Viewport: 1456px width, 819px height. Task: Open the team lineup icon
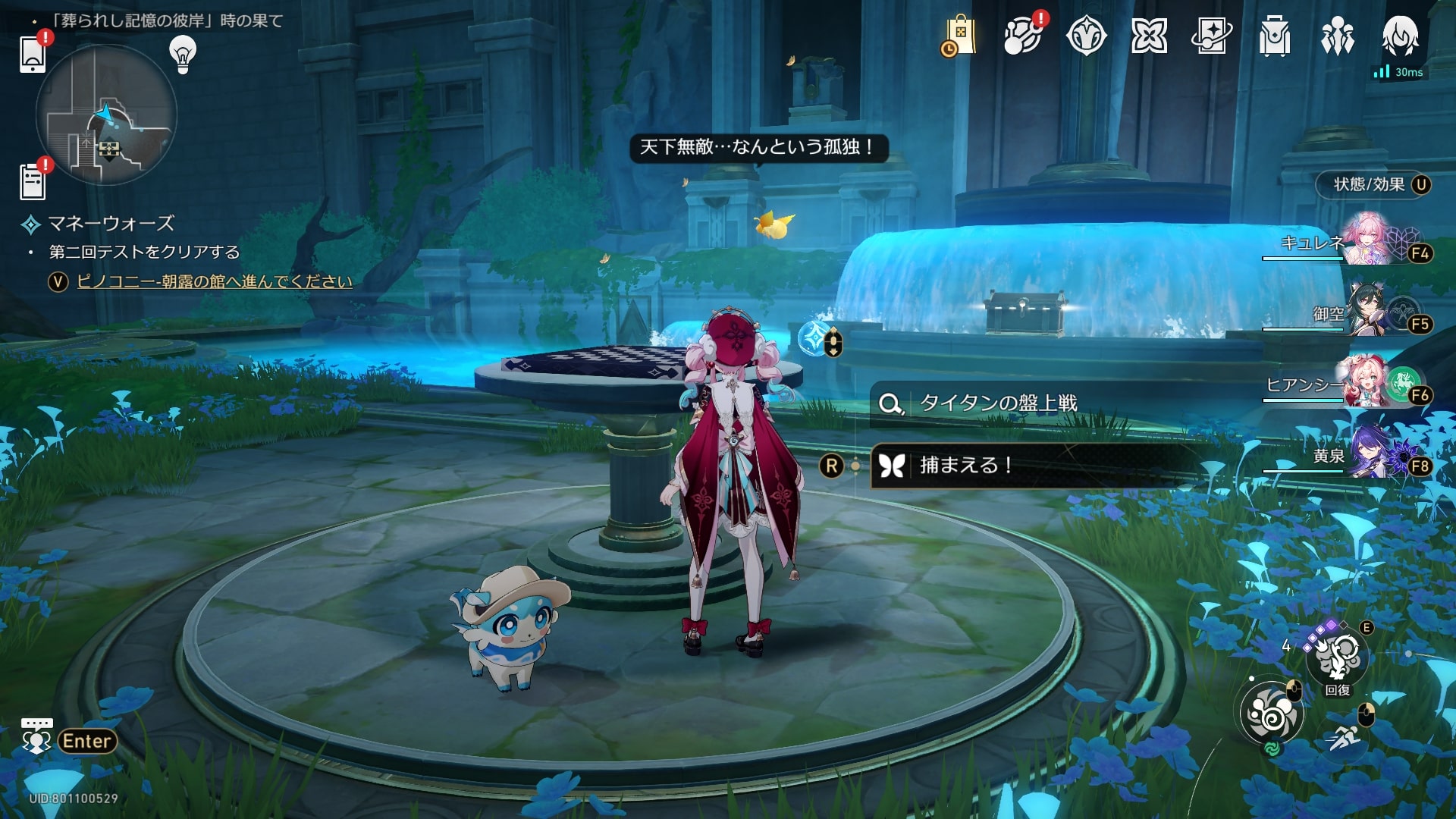pyautogui.click(x=1338, y=36)
